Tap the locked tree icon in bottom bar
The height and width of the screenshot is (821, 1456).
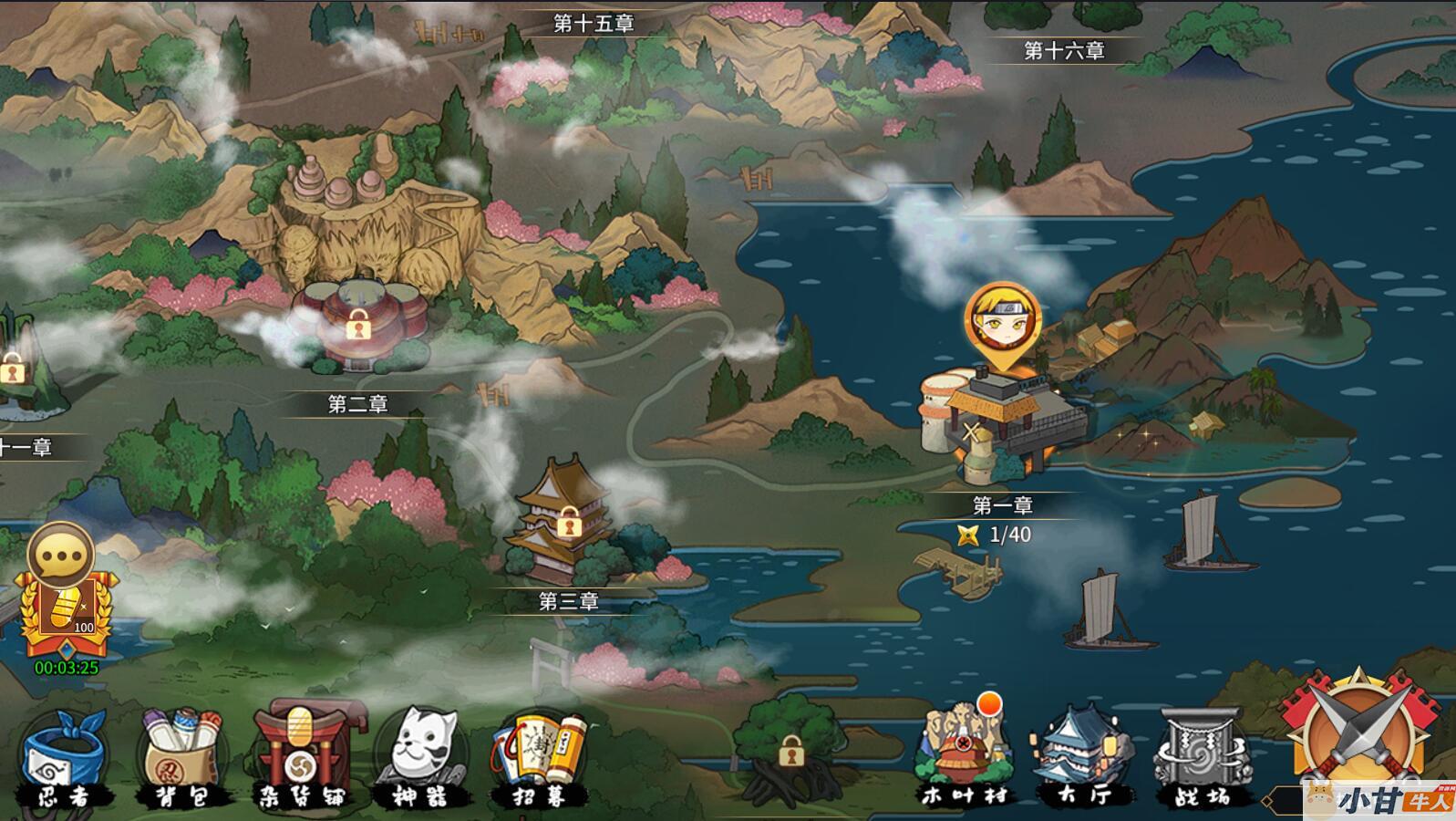pyautogui.click(x=790, y=752)
